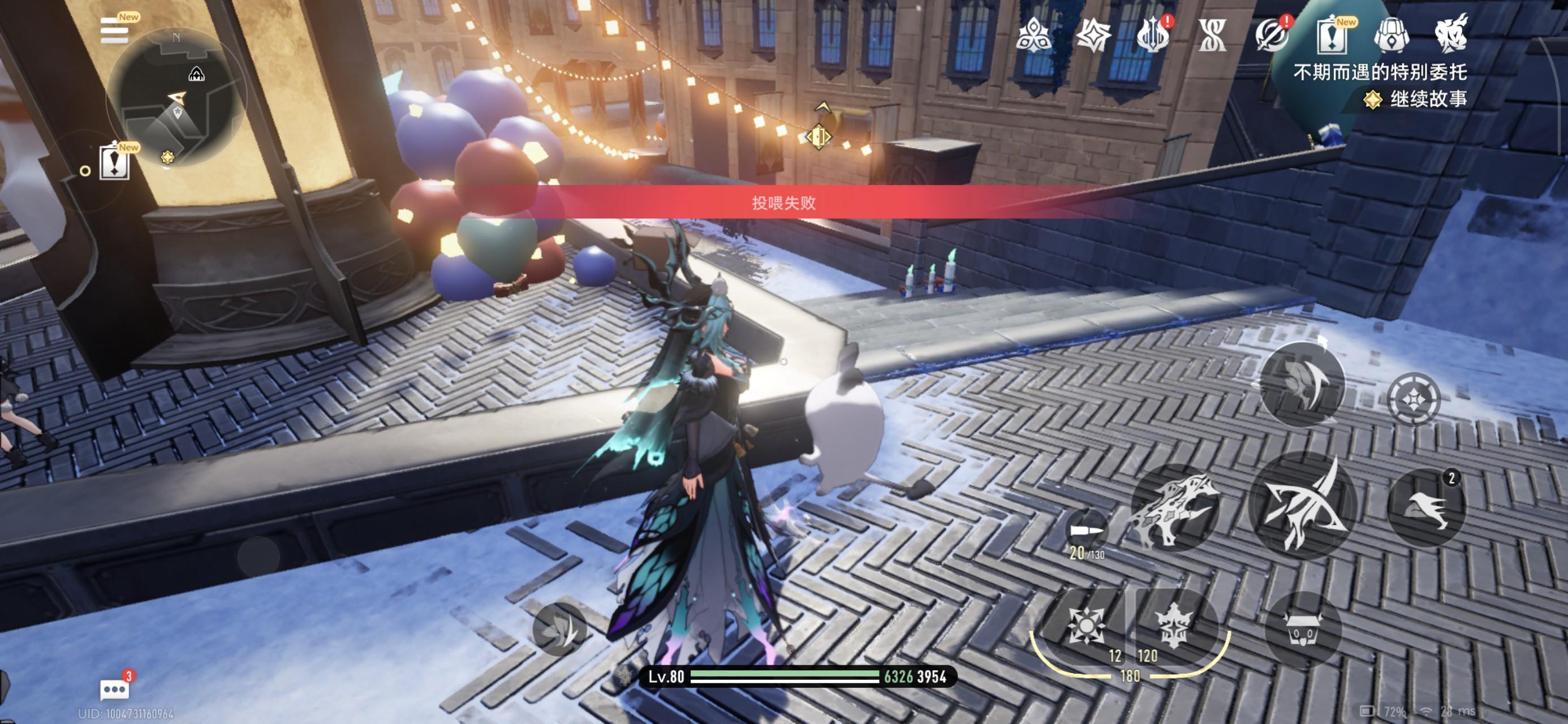Open the circular minimap
This screenshot has height=724, width=1568.
pyautogui.click(x=176, y=97)
